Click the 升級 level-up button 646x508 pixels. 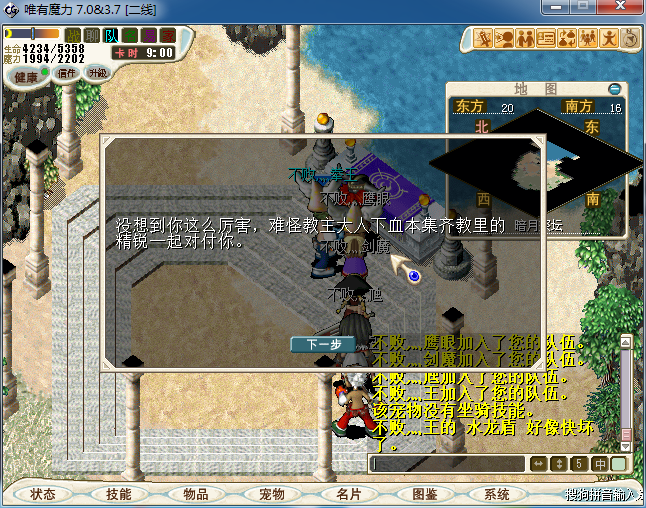click(x=97, y=72)
